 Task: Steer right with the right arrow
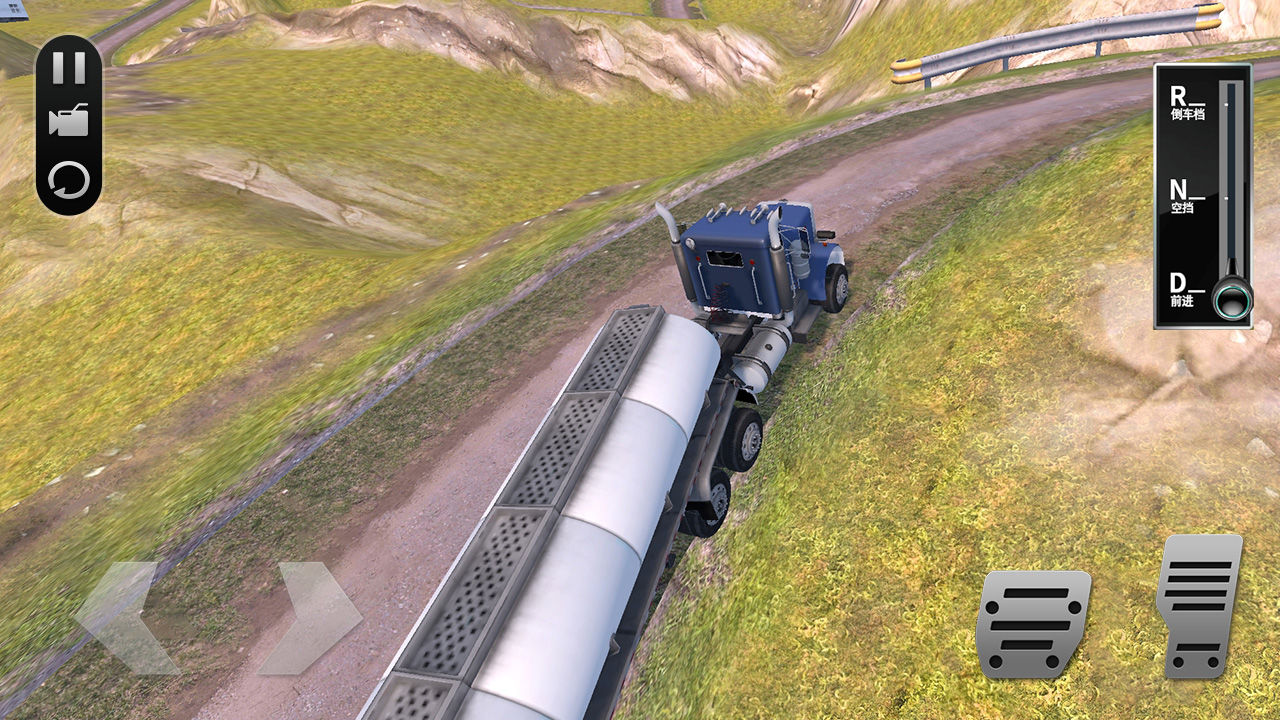click(x=312, y=617)
